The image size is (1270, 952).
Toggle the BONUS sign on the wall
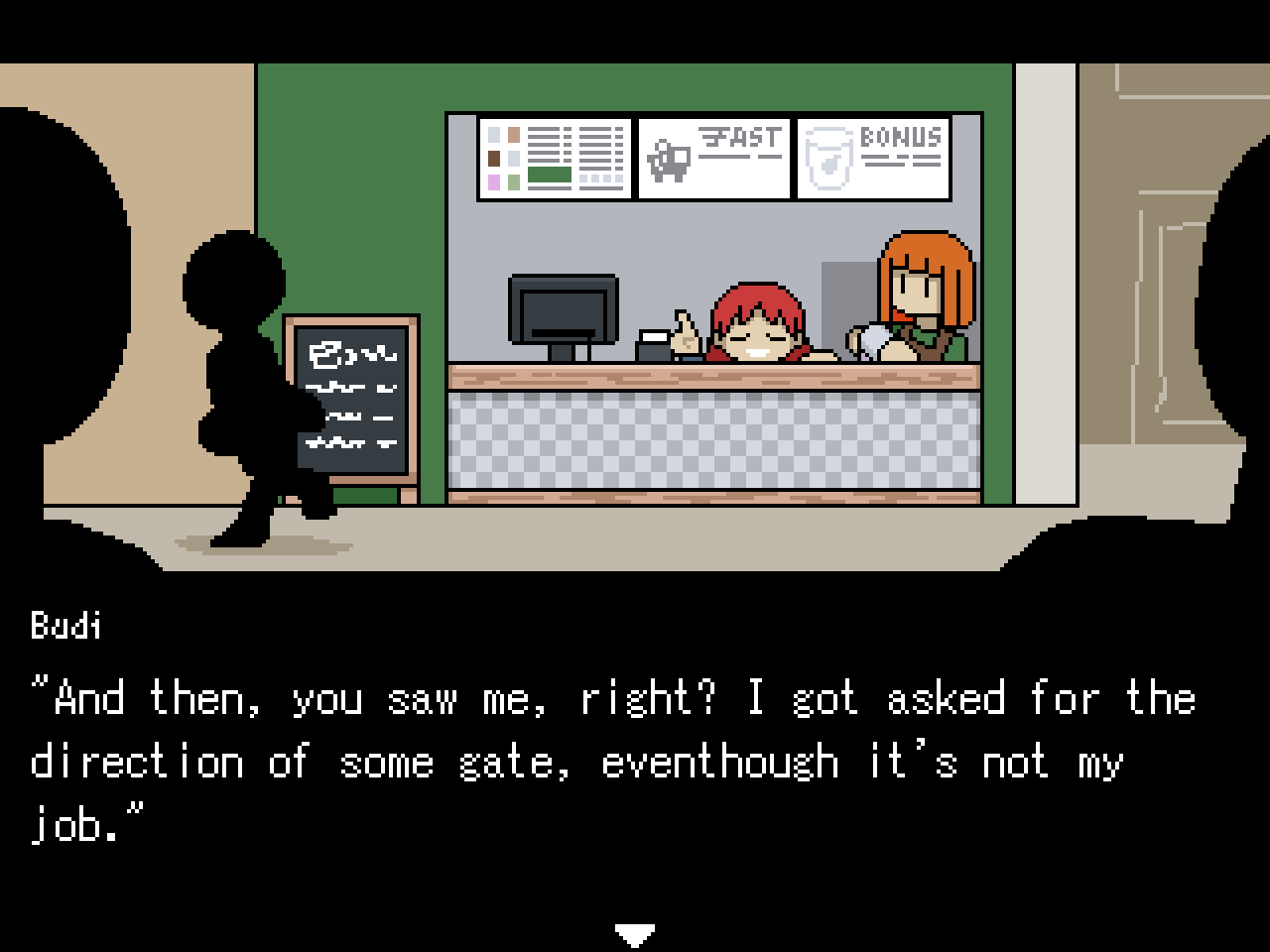coord(874,157)
